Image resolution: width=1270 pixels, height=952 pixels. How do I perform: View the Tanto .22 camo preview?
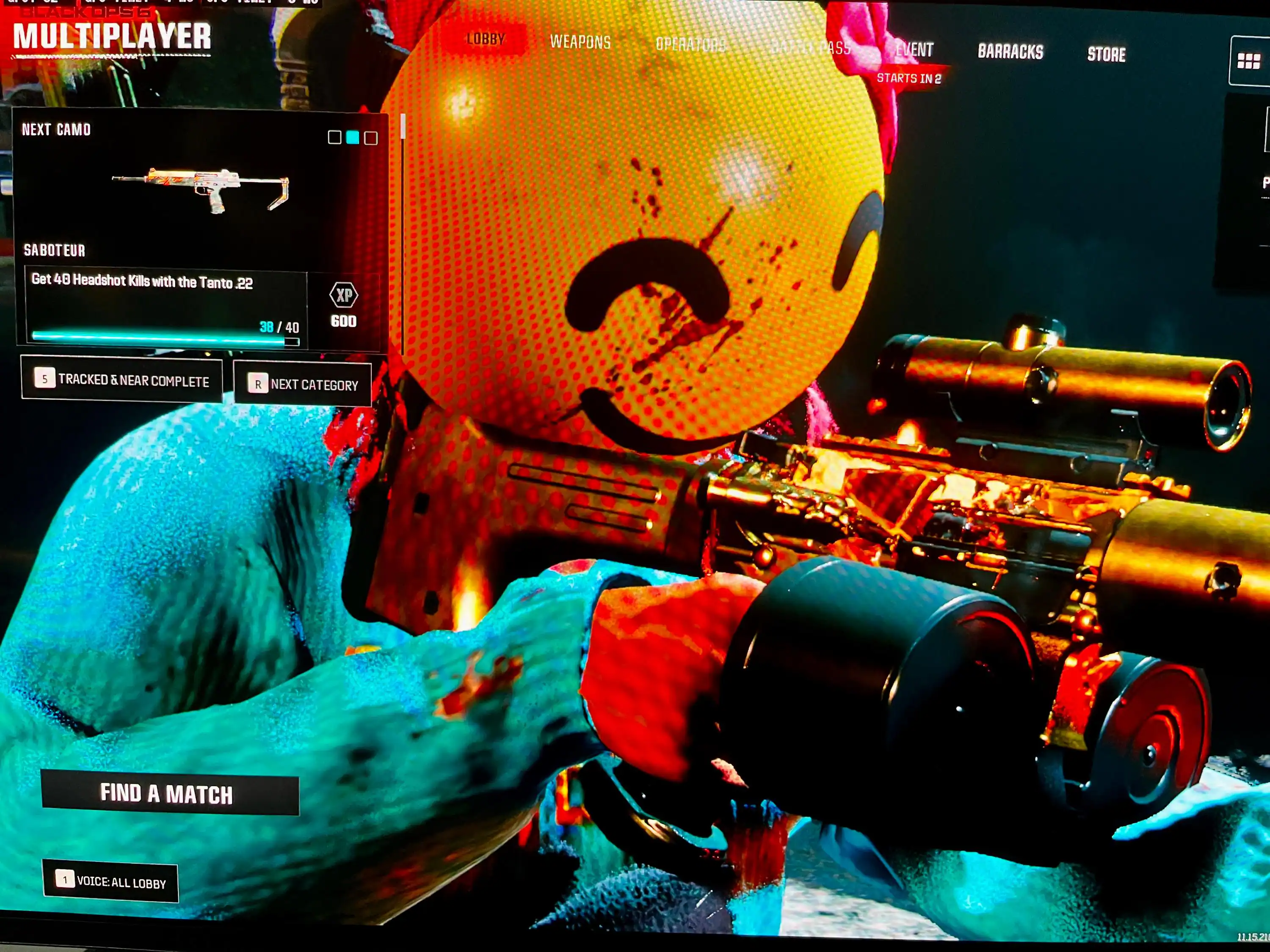tap(200, 190)
